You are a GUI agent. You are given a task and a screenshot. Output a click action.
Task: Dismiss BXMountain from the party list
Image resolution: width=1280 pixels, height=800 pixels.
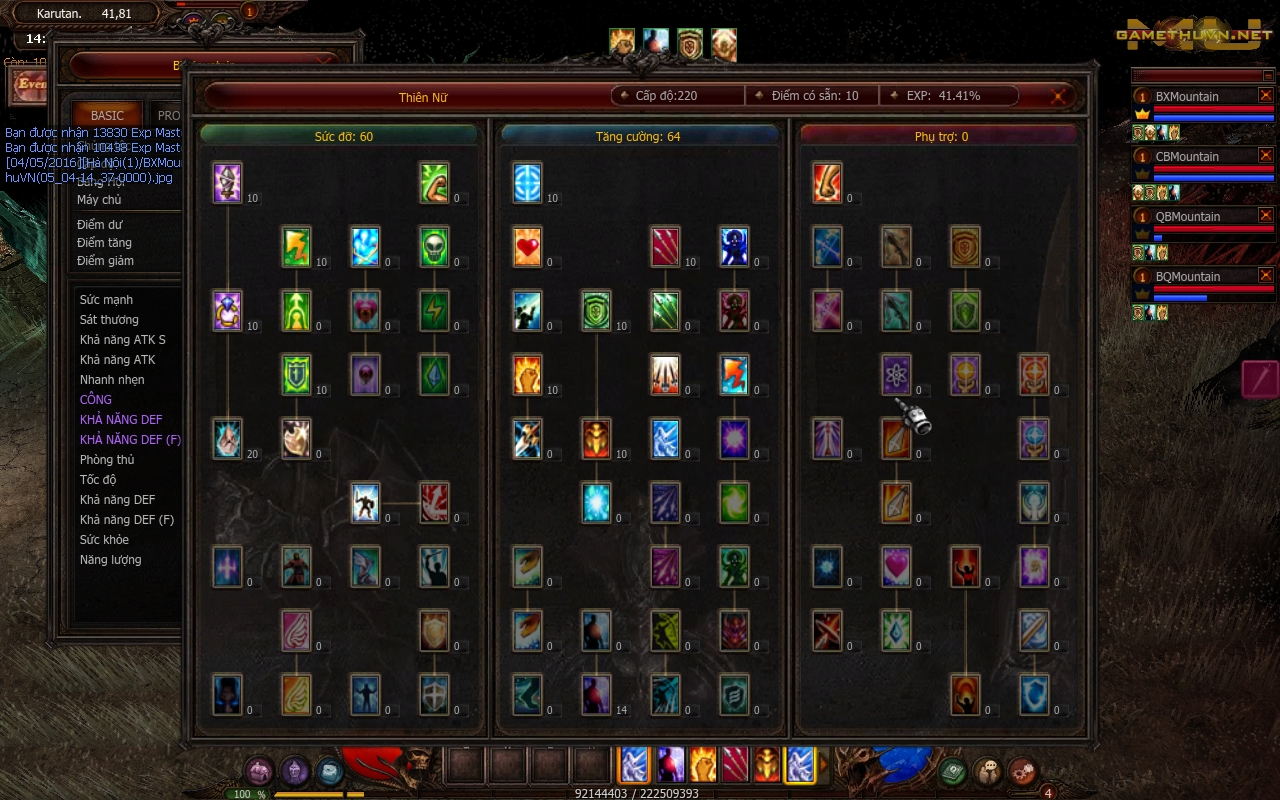pyautogui.click(x=1266, y=96)
